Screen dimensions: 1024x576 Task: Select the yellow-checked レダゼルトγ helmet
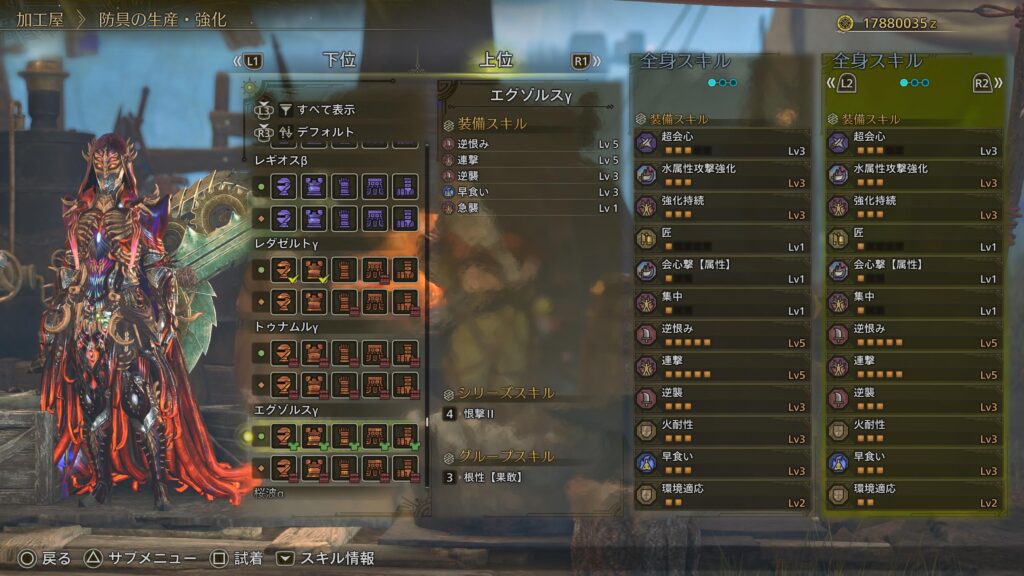285,269
